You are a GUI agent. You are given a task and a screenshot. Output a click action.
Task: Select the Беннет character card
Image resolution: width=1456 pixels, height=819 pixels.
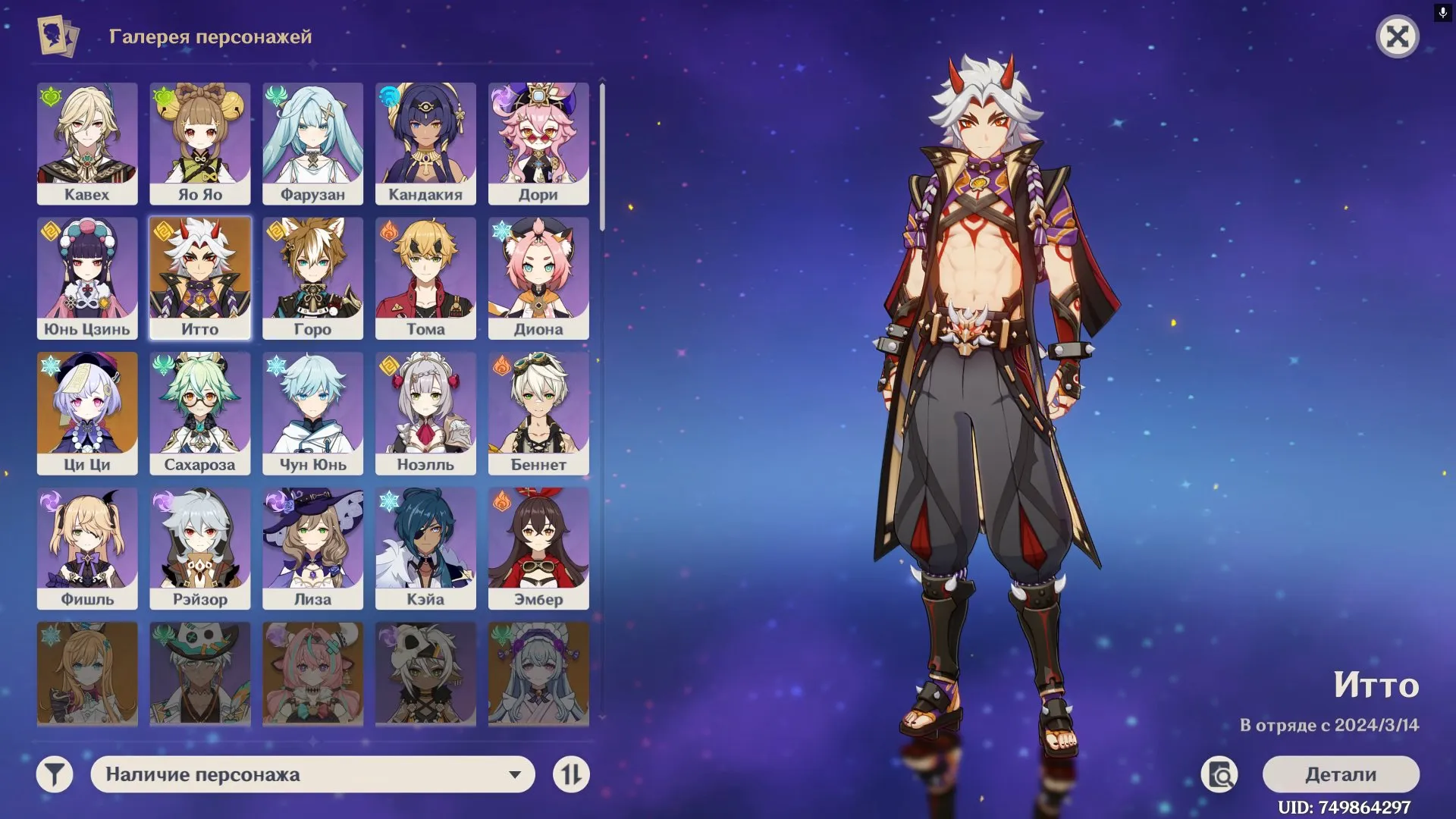539,413
